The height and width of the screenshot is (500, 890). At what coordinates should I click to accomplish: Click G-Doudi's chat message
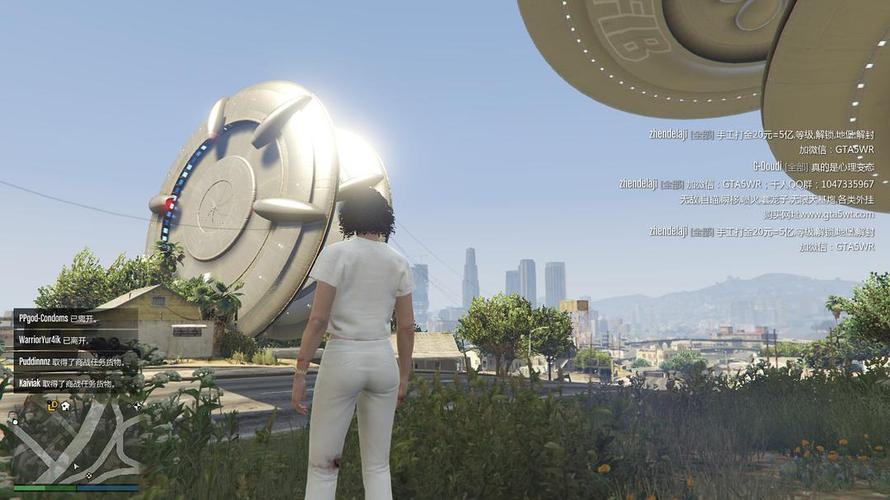click(x=813, y=166)
